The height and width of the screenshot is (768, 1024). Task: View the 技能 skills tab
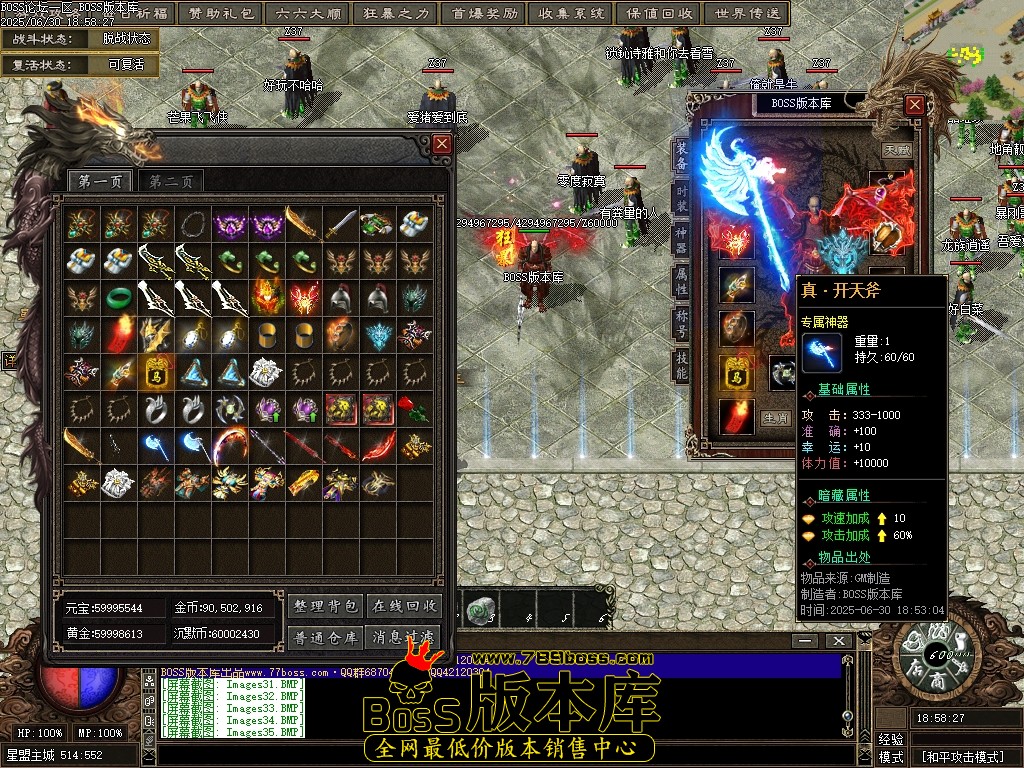(x=682, y=366)
